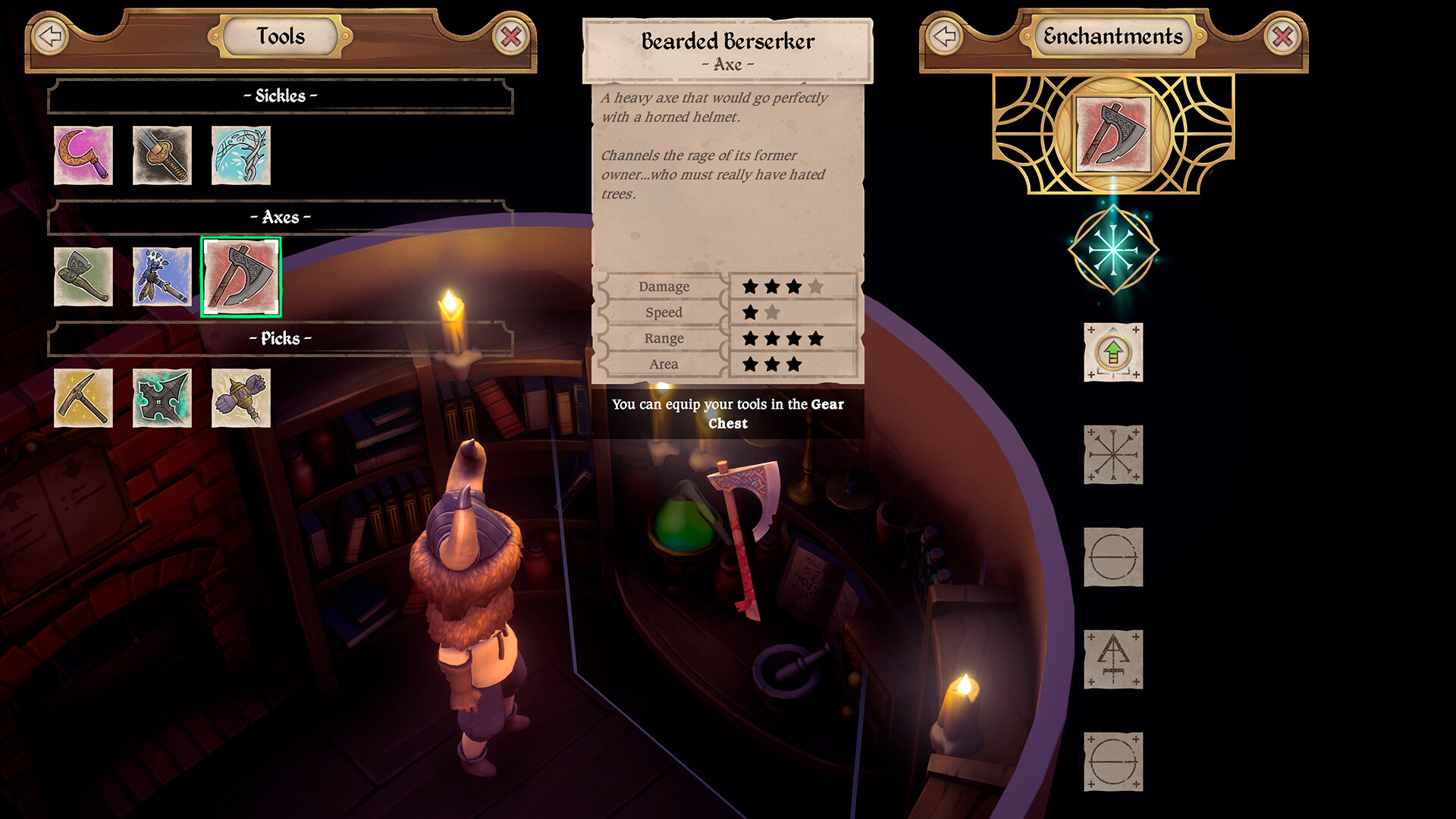Select the Bearded Berserker axe
The image size is (1456, 819).
click(x=241, y=277)
